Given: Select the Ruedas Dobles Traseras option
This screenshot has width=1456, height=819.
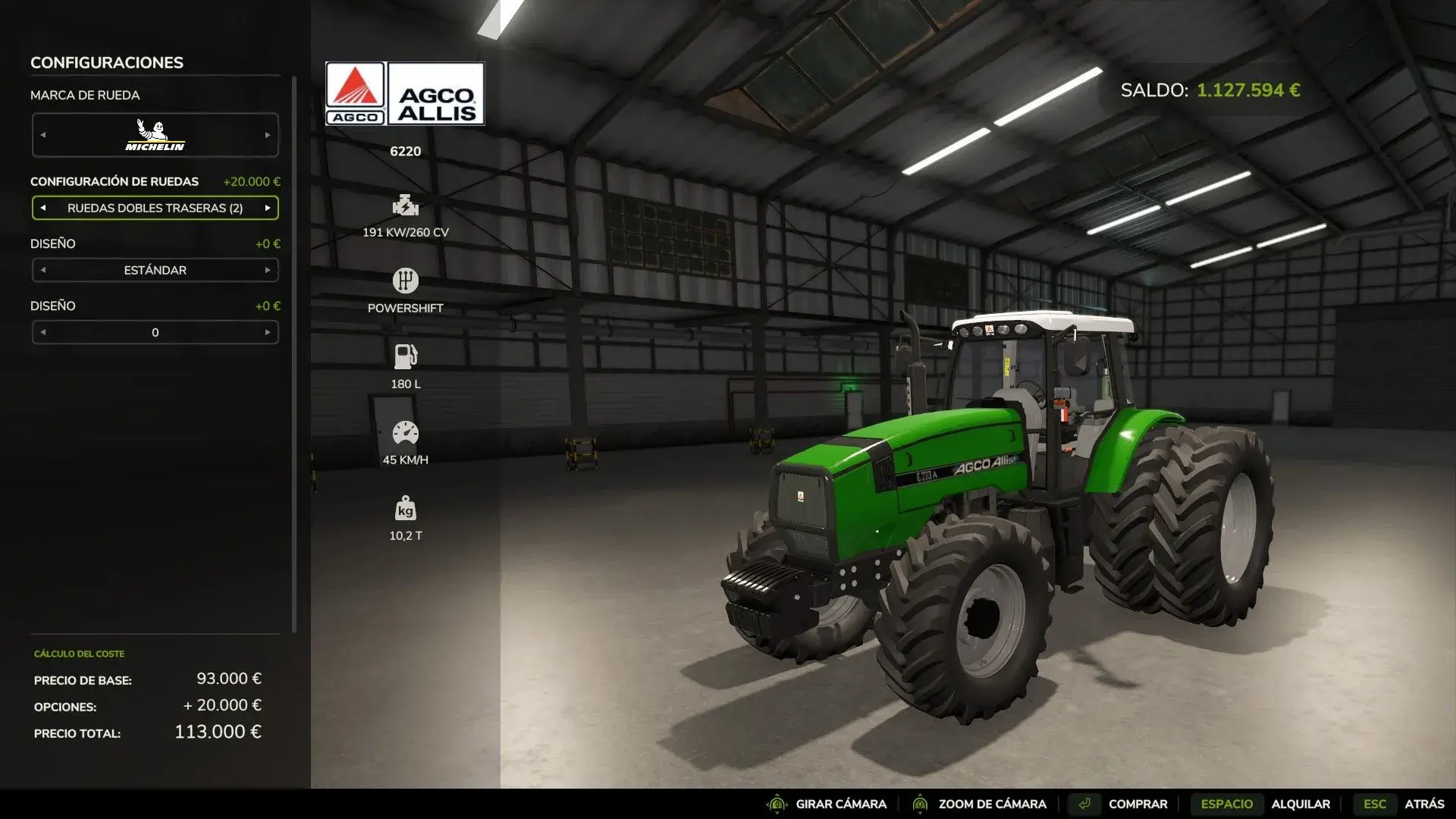Looking at the screenshot, I should point(155,207).
